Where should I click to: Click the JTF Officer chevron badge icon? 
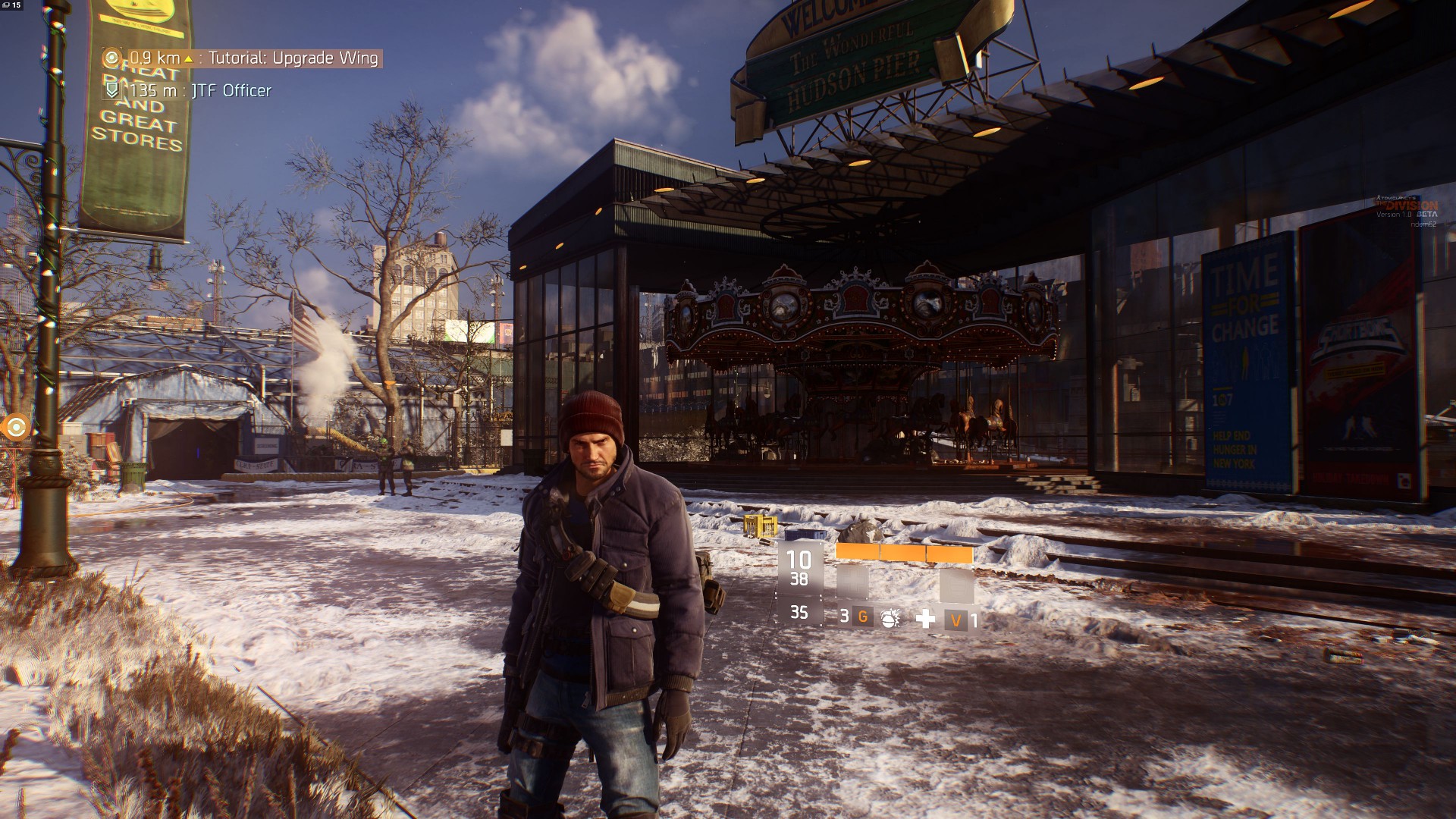[112, 90]
